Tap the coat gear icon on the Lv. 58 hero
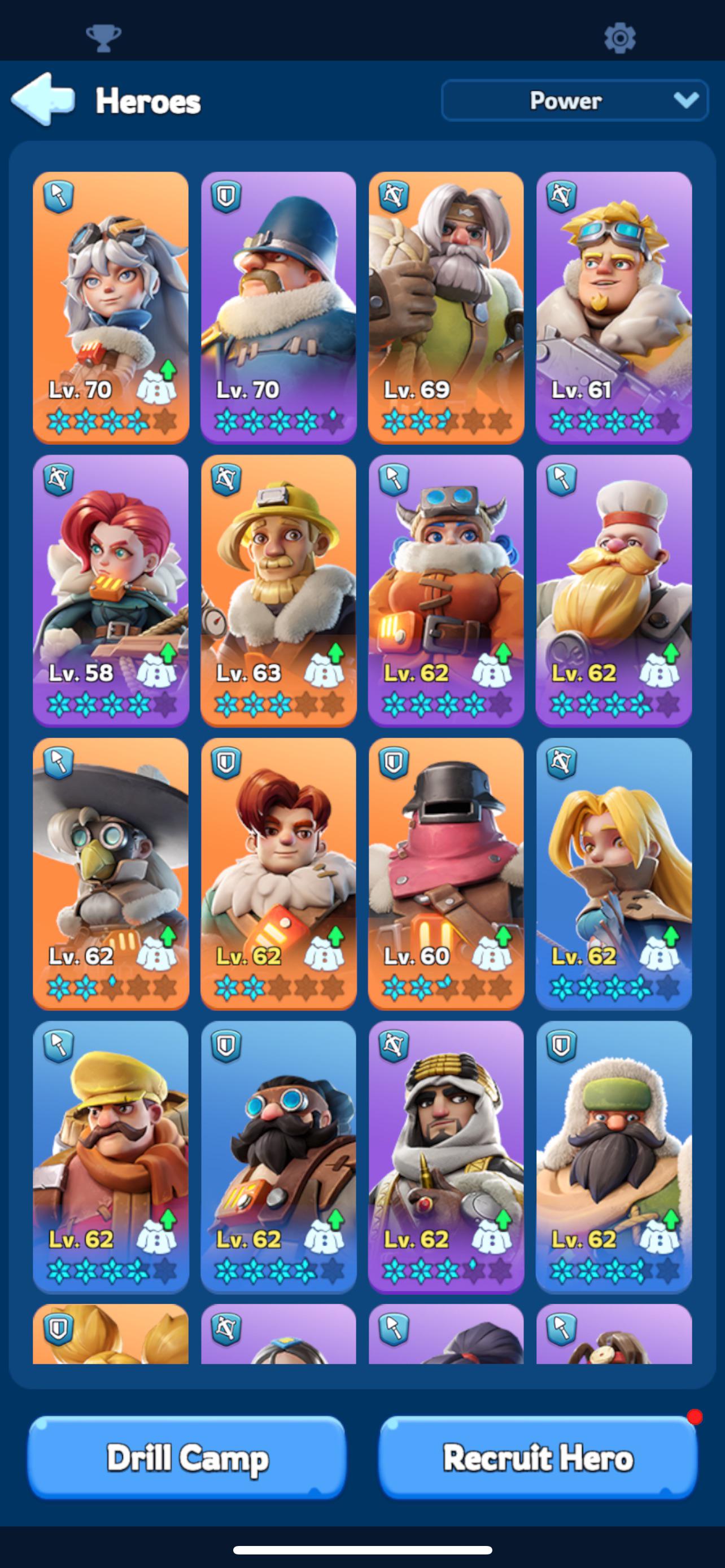The image size is (725, 1568). (157, 671)
